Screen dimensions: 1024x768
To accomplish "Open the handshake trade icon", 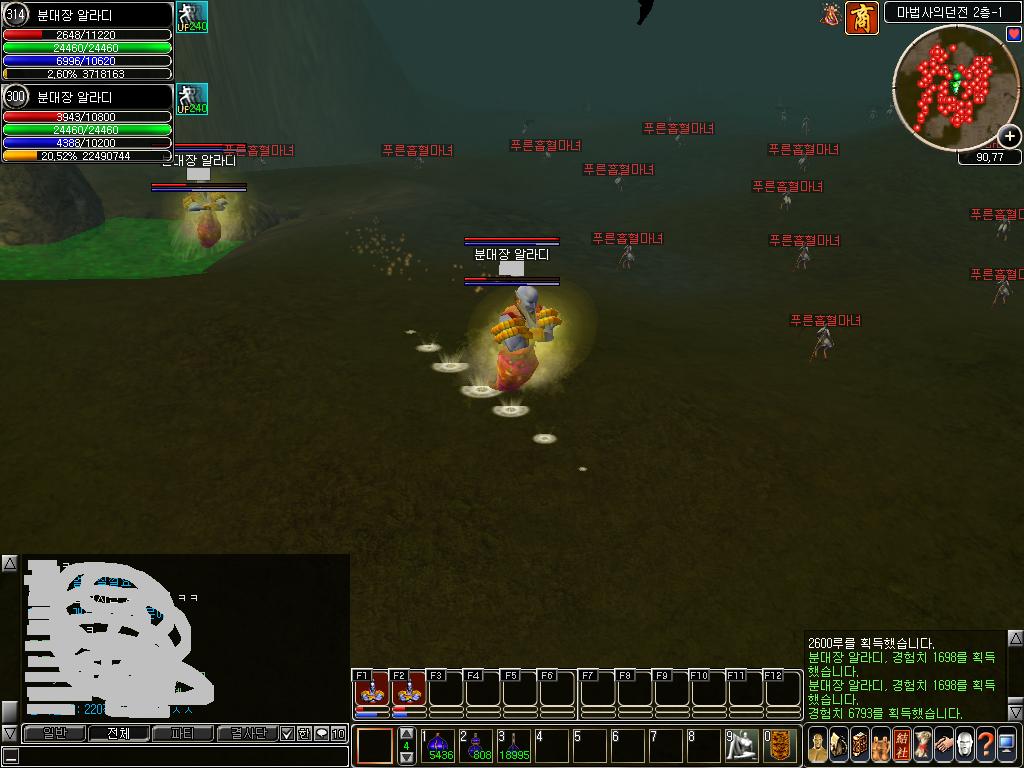I will tap(944, 745).
